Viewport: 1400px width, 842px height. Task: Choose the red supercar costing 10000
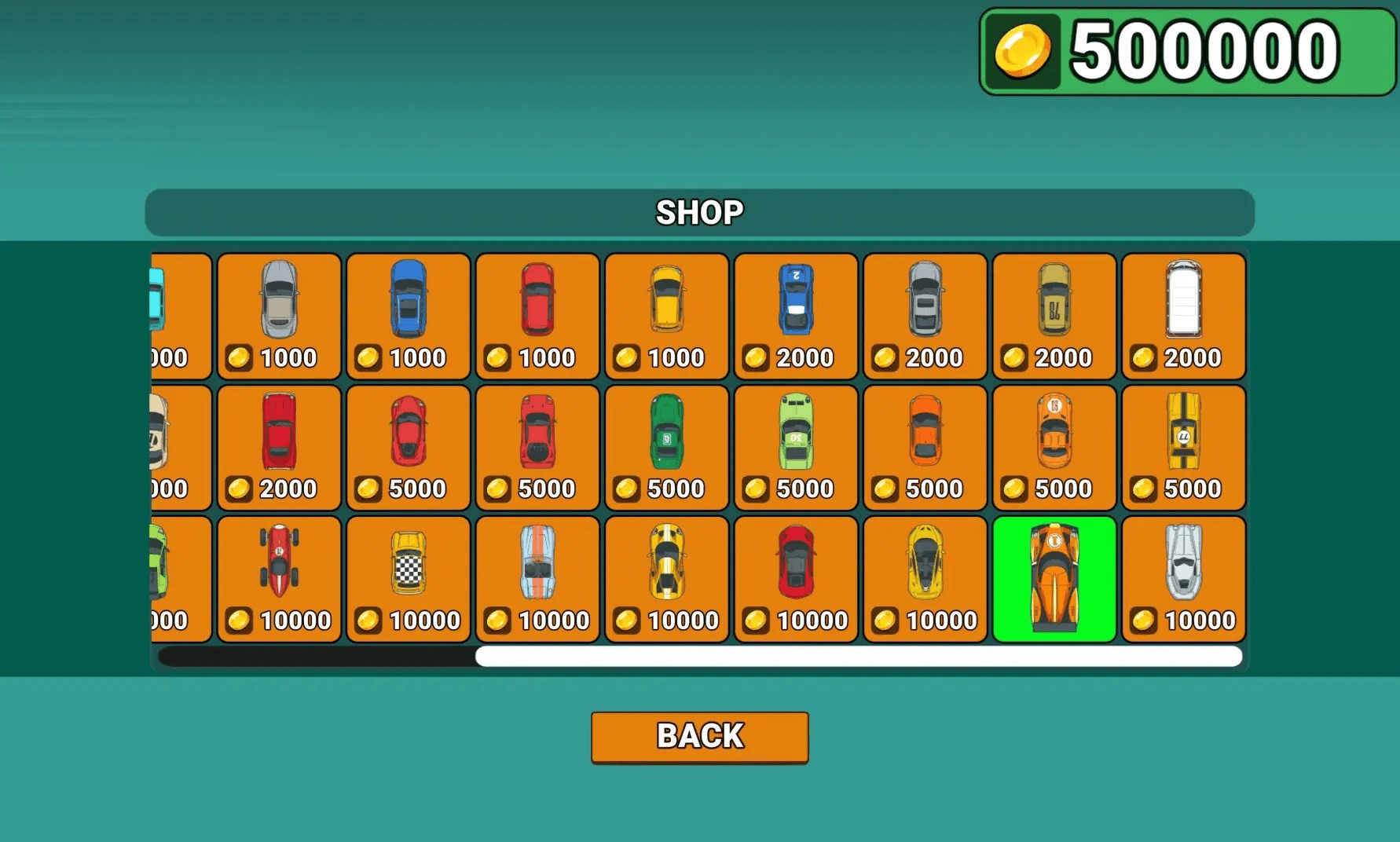(x=795, y=578)
